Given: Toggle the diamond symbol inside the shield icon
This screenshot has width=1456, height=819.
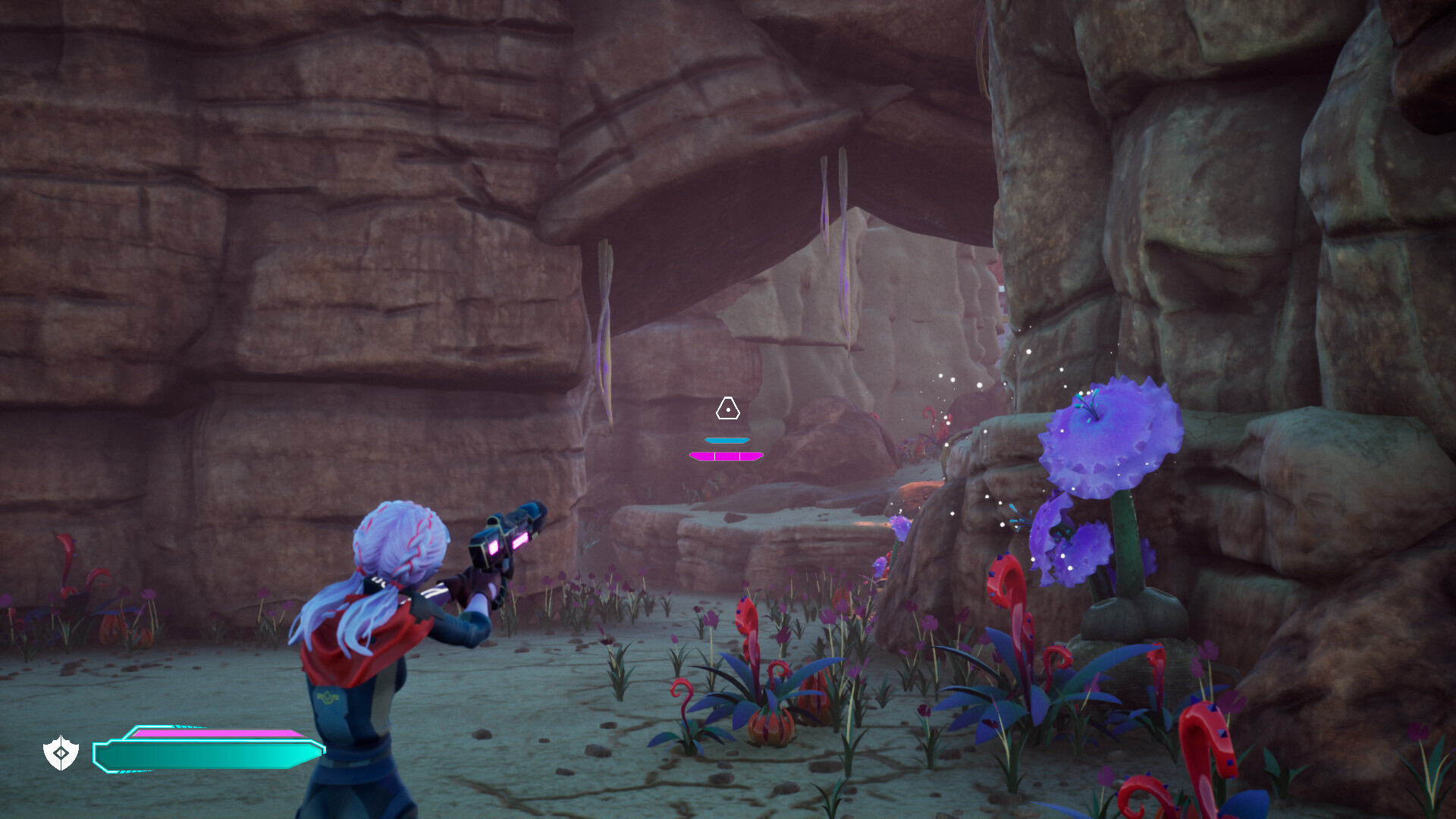Looking at the screenshot, I should tap(62, 754).
